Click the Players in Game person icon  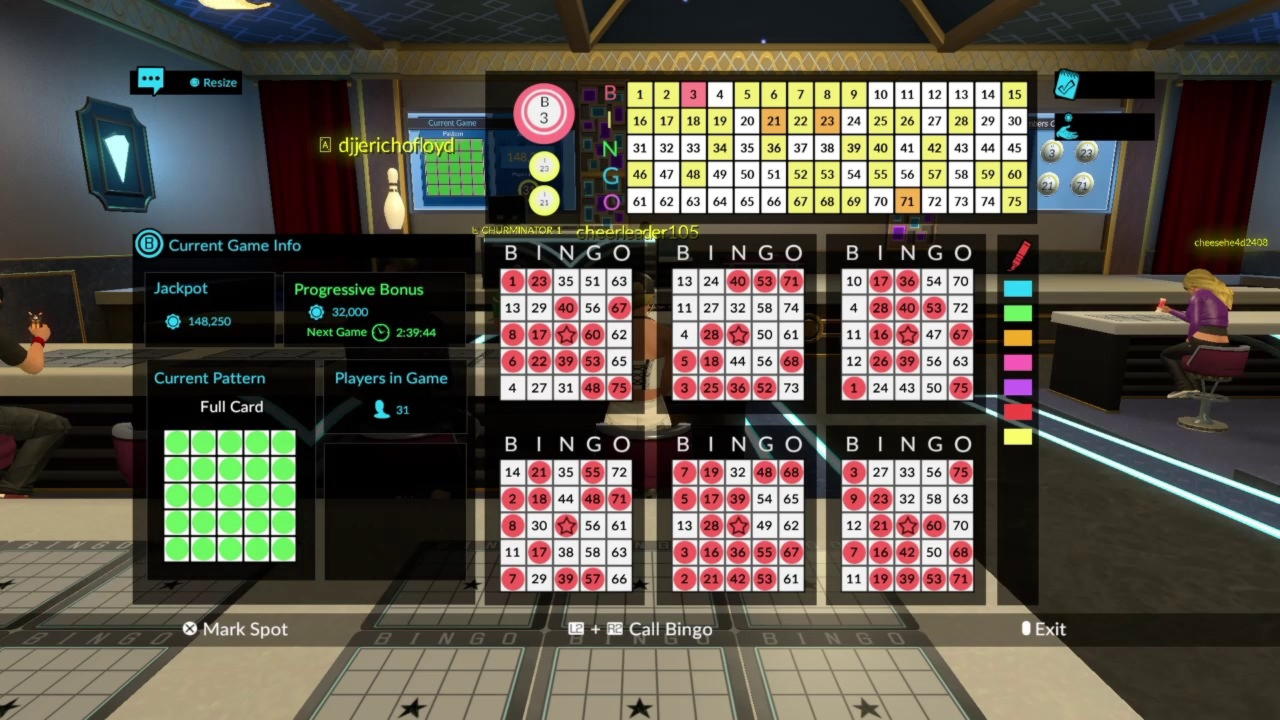pos(379,409)
